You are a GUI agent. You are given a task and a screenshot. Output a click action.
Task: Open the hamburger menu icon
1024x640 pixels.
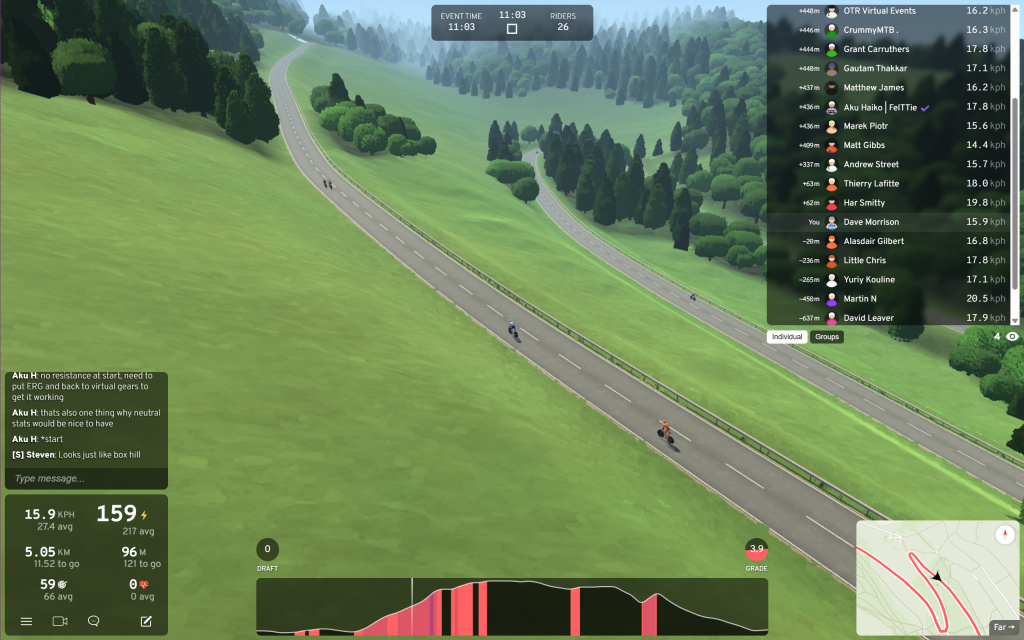pos(27,621)
